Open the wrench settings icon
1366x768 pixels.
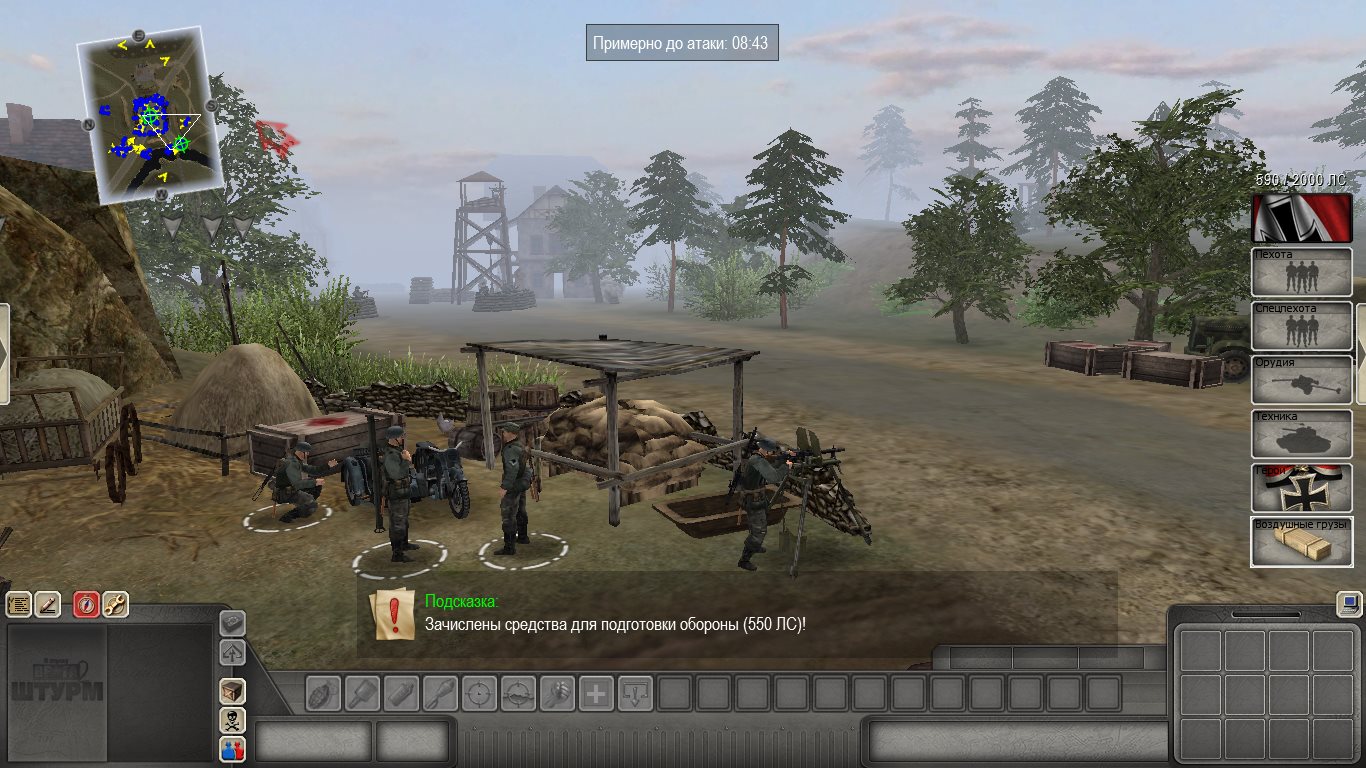pos(115,604)
